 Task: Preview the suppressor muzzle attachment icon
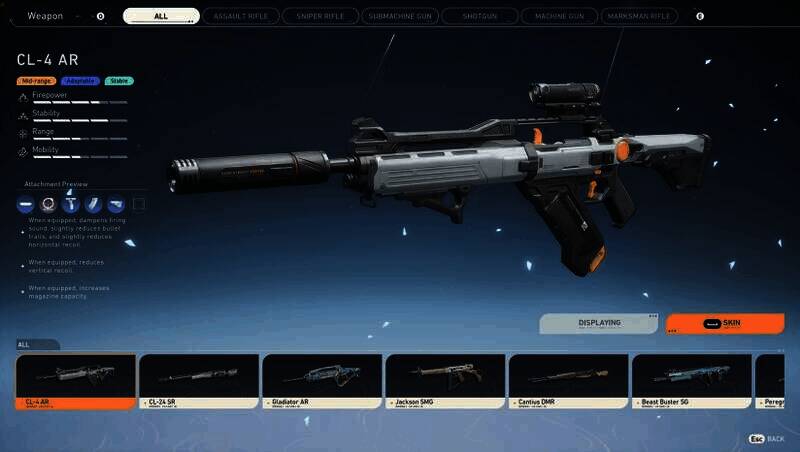pyautogui.click(x=26, y=205)
